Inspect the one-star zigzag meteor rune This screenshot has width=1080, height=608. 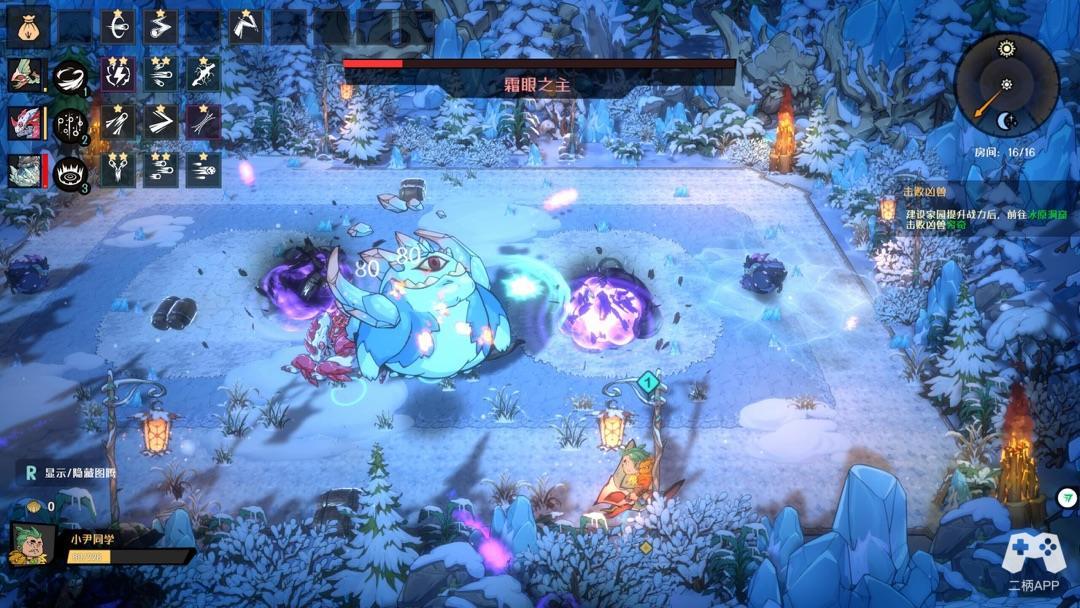click(160, 27)
